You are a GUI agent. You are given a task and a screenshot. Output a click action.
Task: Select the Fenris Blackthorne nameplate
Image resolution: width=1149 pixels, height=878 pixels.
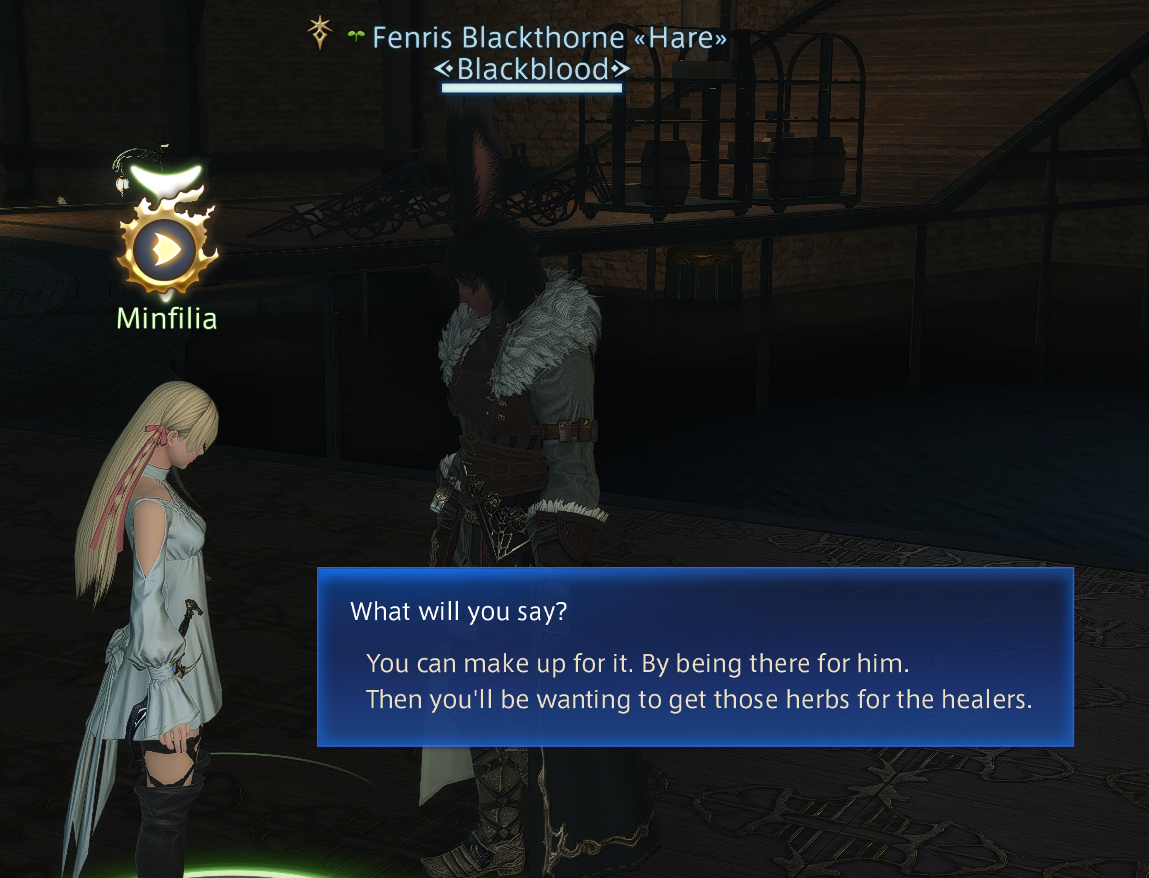point(548,39)
